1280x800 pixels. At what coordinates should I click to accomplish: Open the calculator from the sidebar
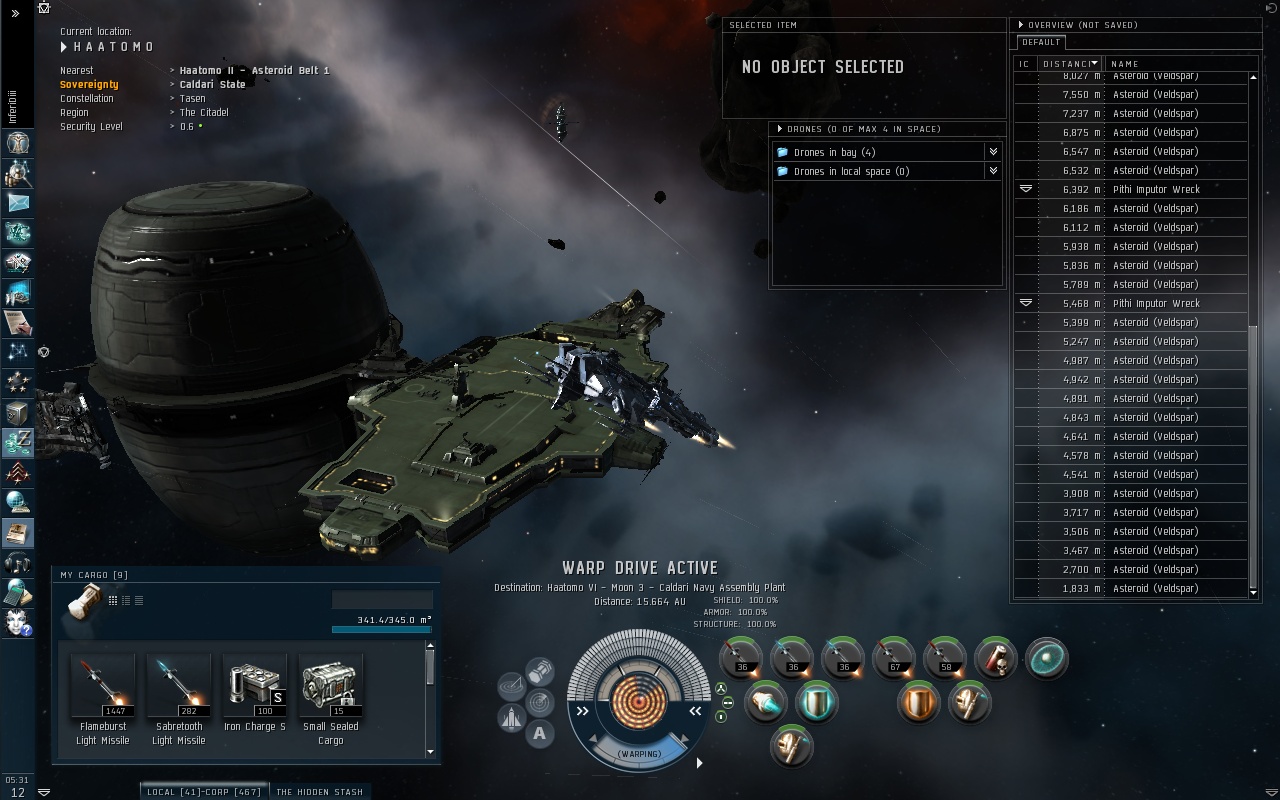[x=19, y=592]
